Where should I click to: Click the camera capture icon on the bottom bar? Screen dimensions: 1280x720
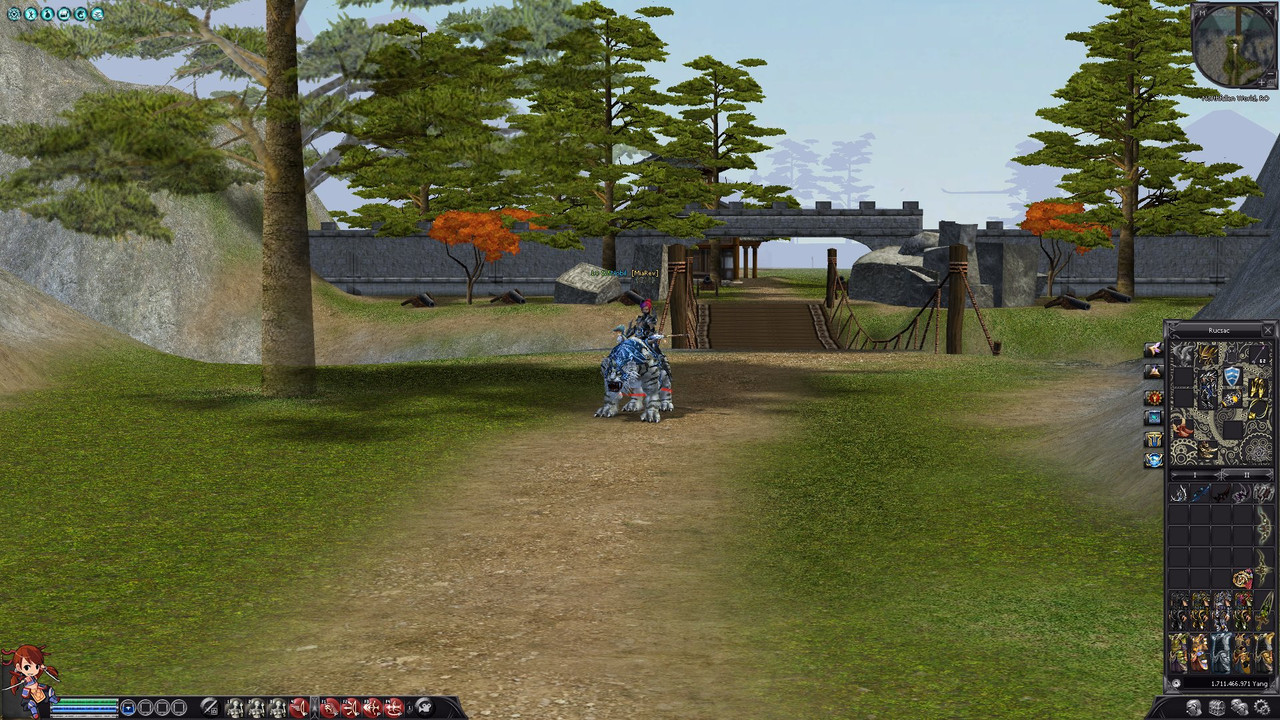pos(424,709)
